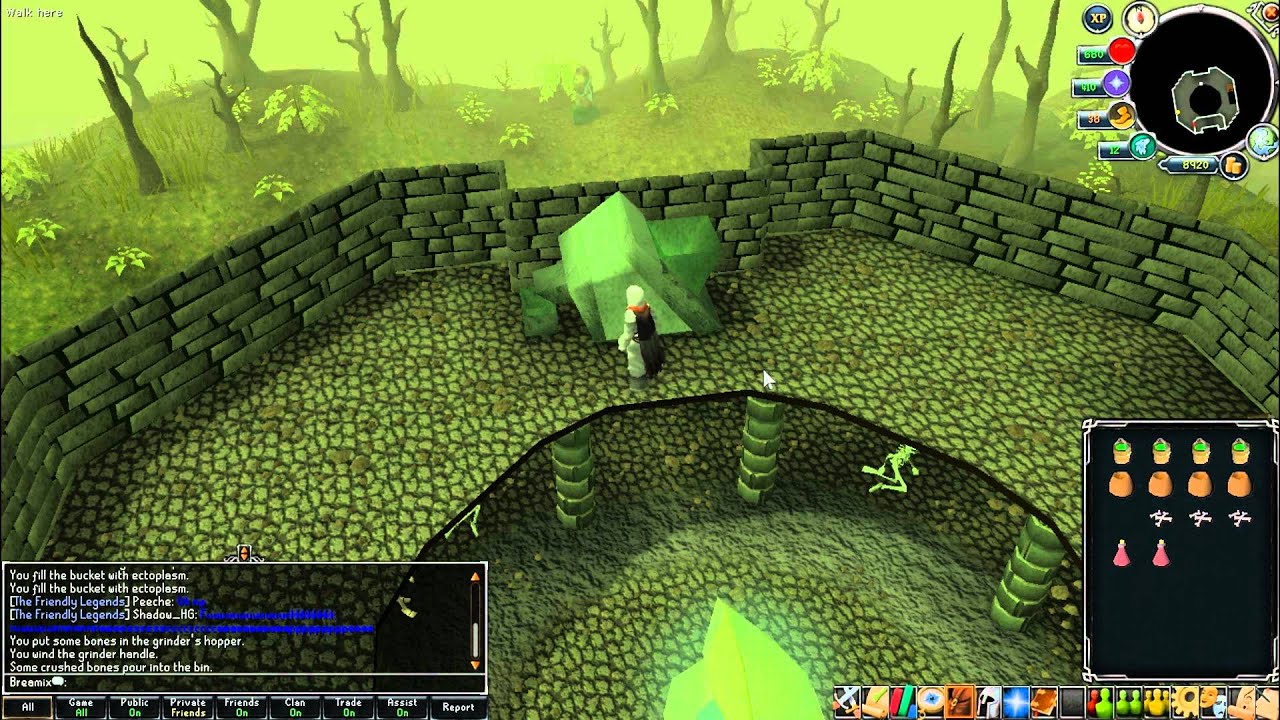Select the first bucket of ectoplasm
Image resolution: width=1280 pixels, height=720 pixels.
coord(1121,452)
